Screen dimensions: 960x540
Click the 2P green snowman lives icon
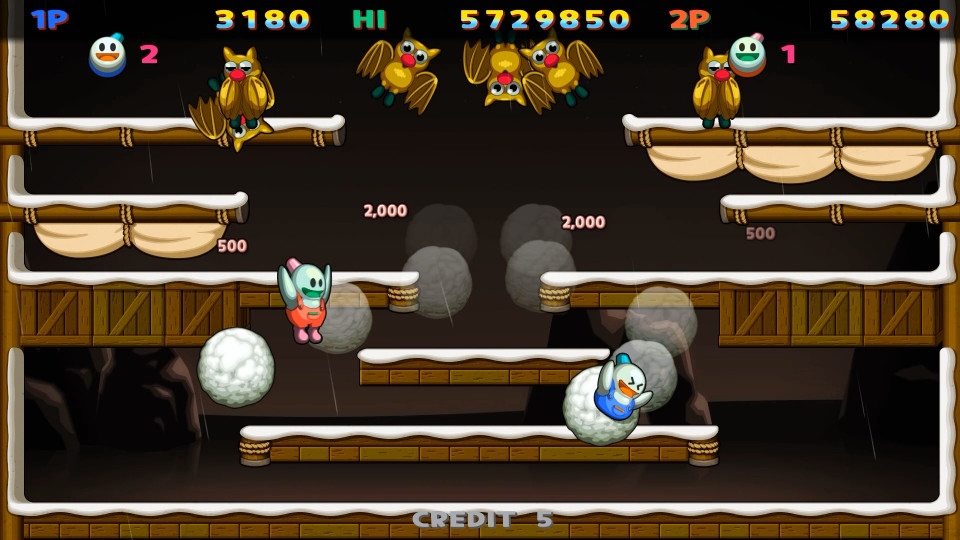[747, 54]
